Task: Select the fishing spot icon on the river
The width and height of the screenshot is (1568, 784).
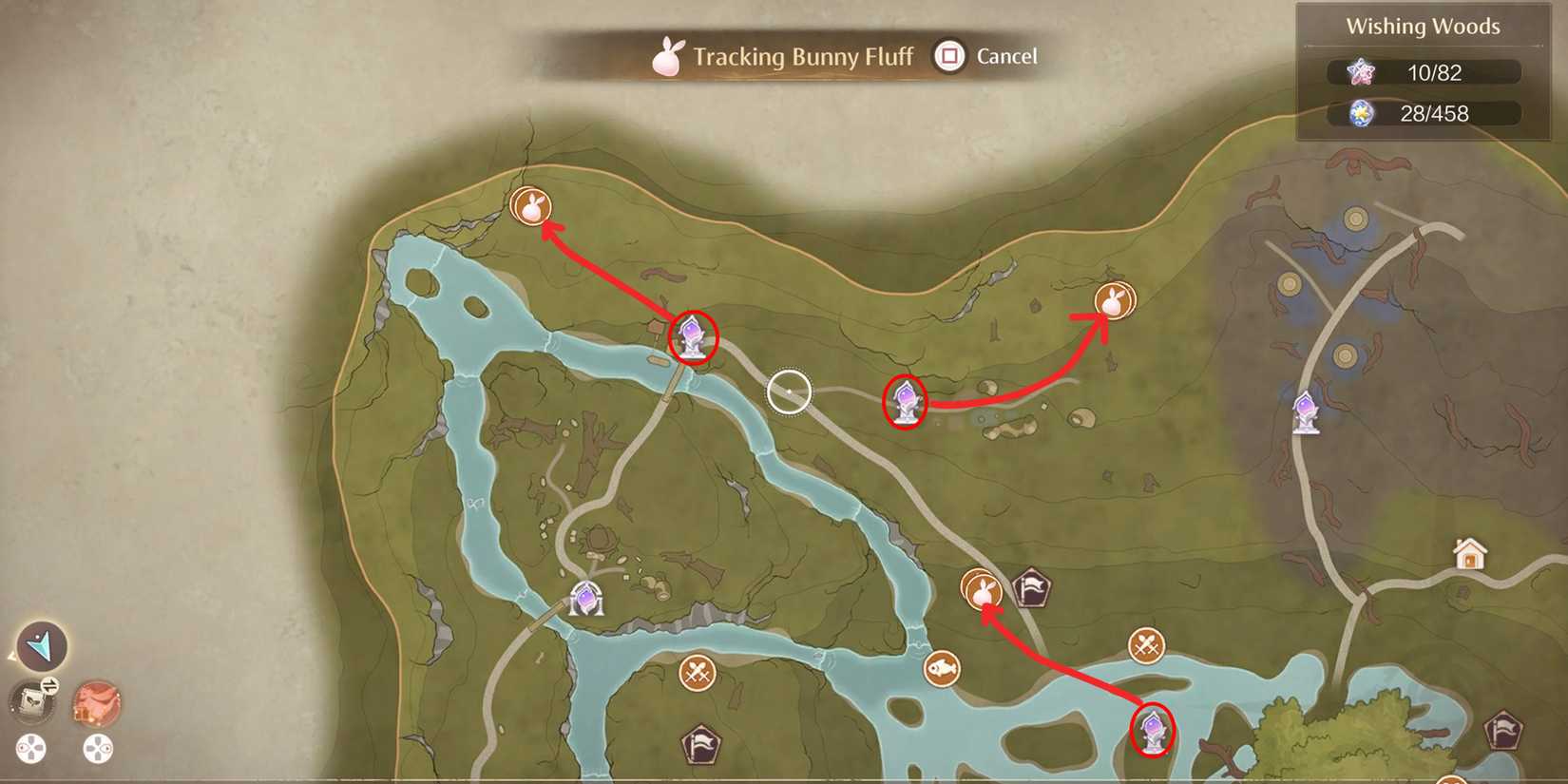Action: pos(944,668)
